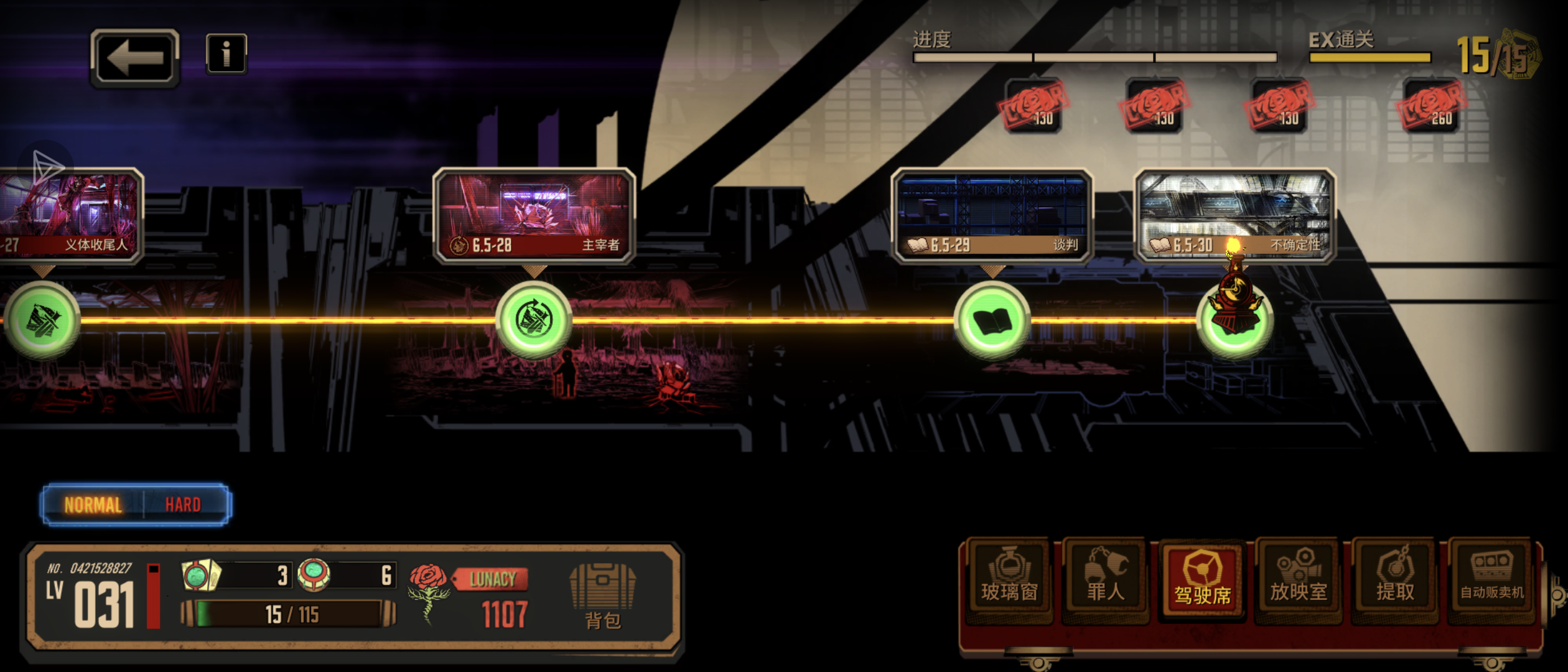Choose the 义体收尾人 stage card

click(70, 215)
